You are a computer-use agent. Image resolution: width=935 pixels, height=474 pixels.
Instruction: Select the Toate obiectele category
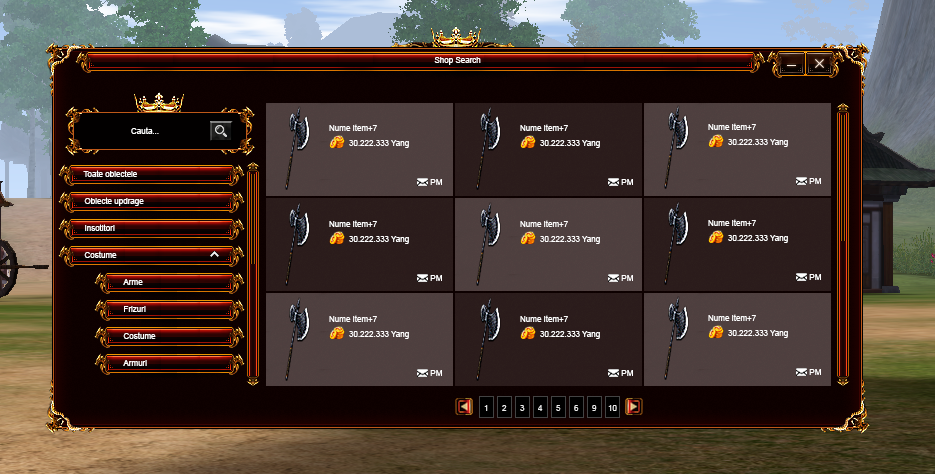click(x=150, y=175)
